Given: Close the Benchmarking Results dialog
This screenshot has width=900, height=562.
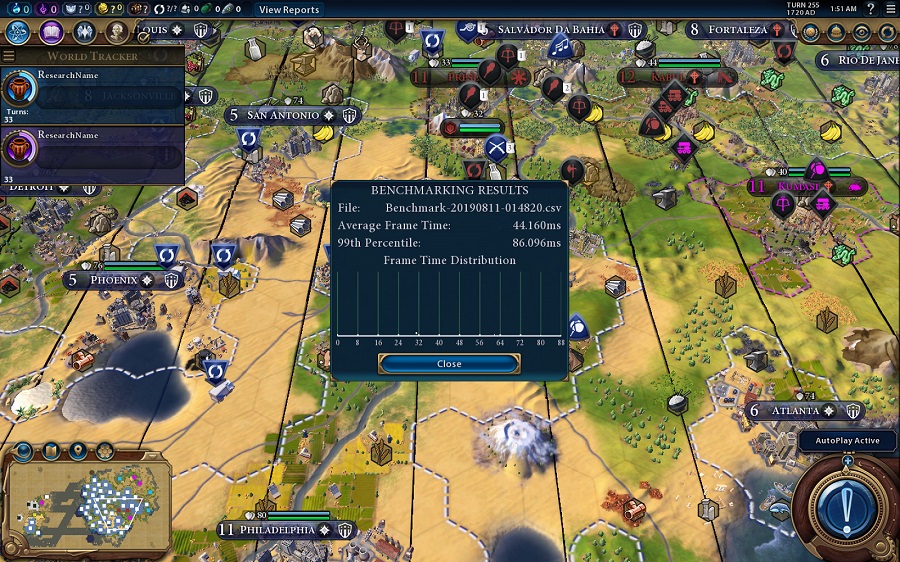Looking at the screenshot, I should tap(449, 364).
